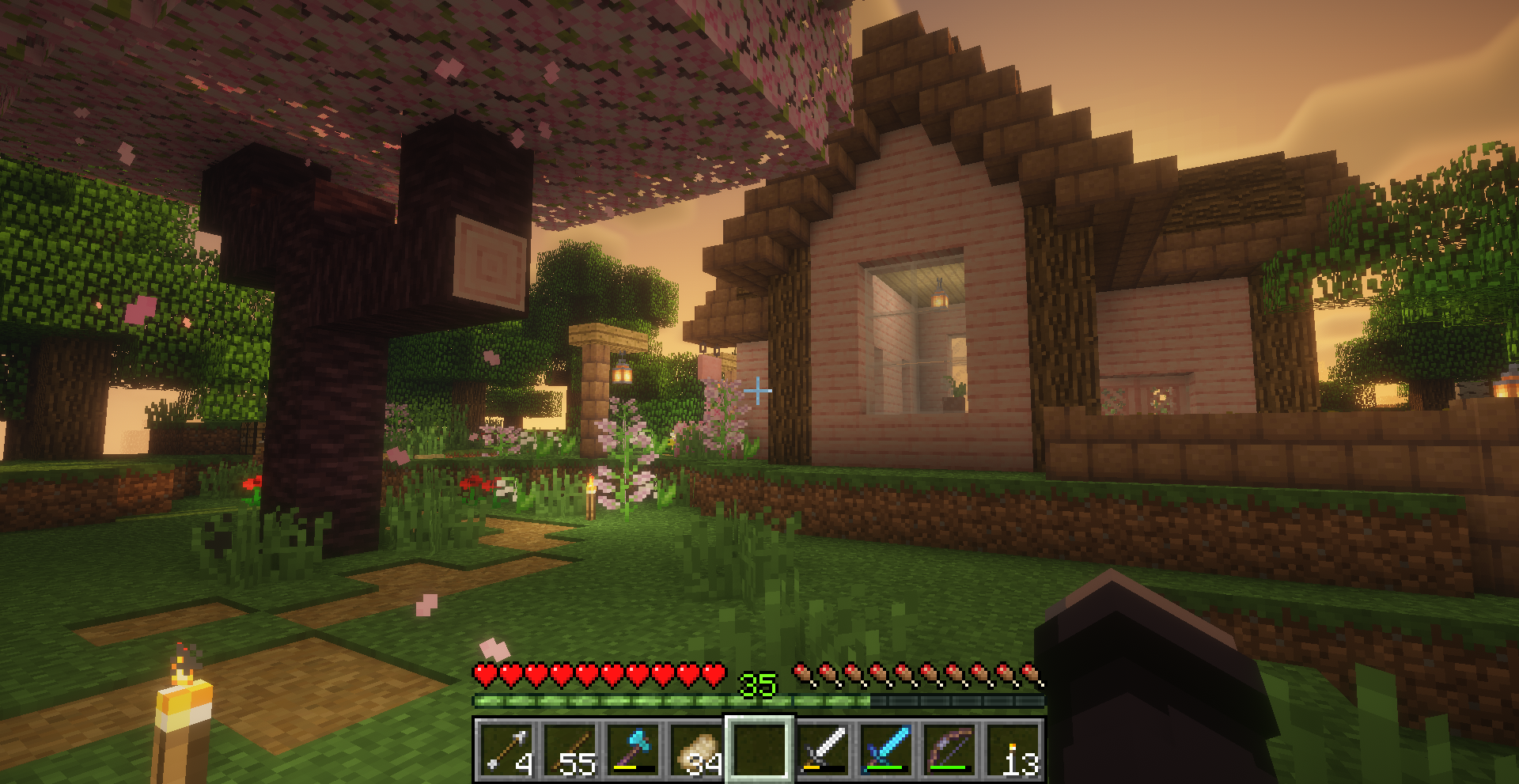Viewport: 1519px width, 784px height.
Task: Equip the iron sword
Action: click(x=823, y=749)
